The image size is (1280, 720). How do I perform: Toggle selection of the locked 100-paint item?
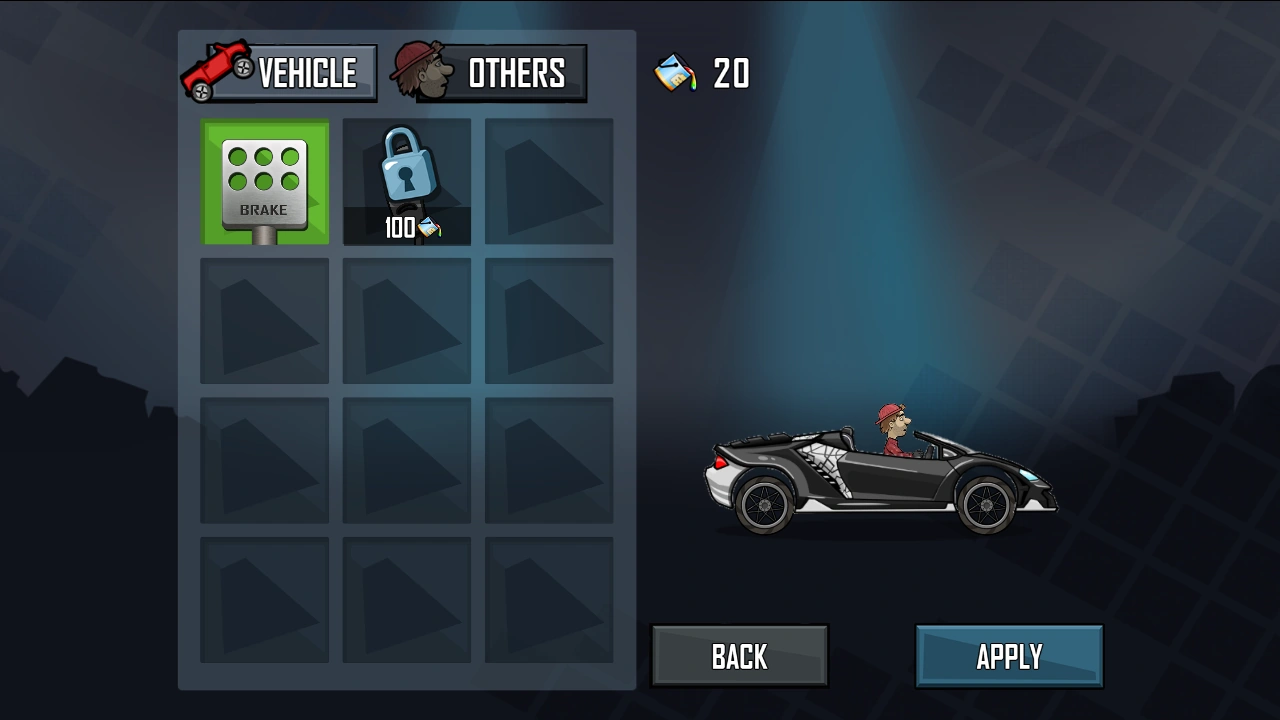(406, 180)
